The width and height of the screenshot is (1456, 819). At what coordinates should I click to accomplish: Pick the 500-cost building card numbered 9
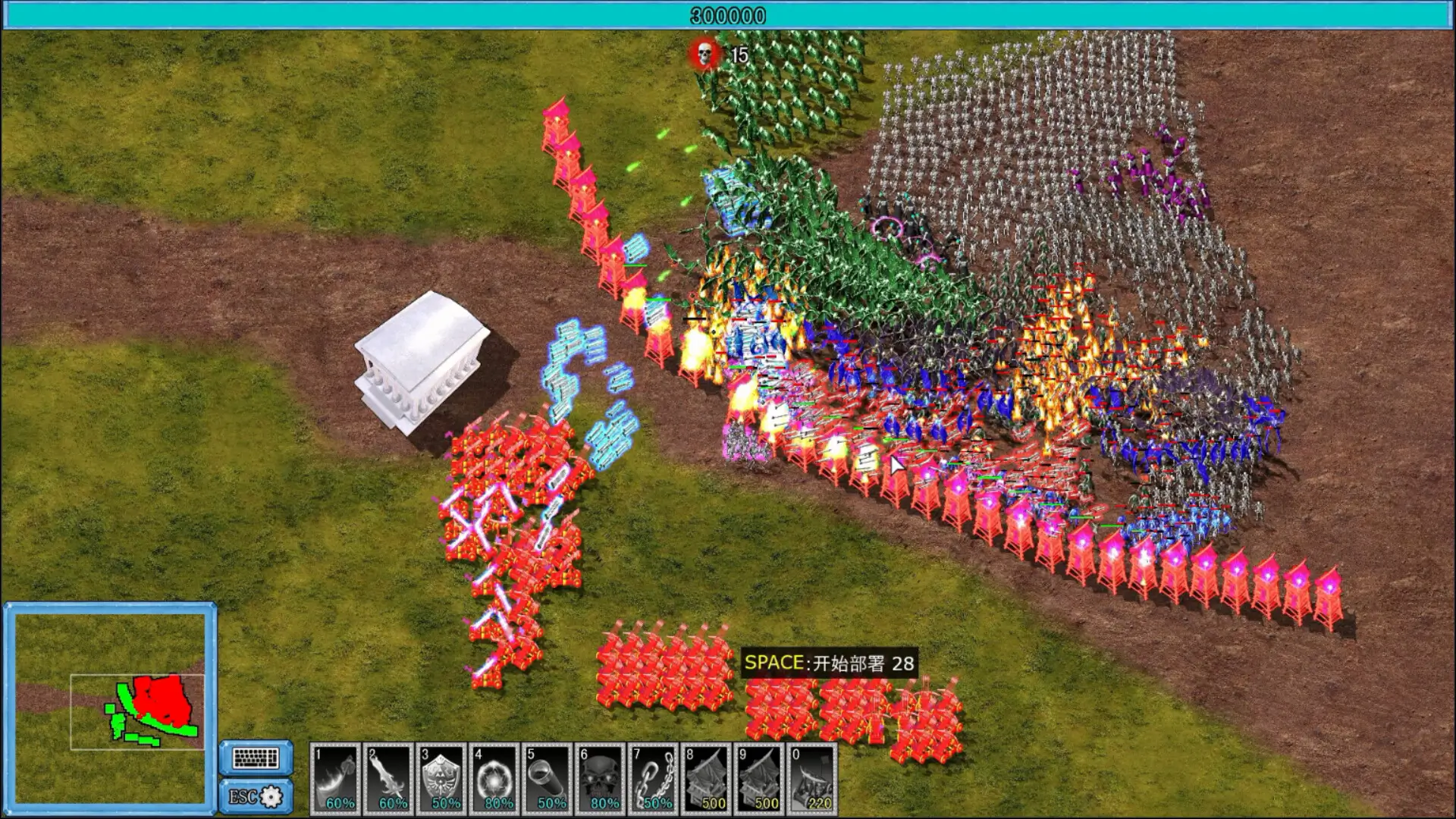click(x=760, y=779)
